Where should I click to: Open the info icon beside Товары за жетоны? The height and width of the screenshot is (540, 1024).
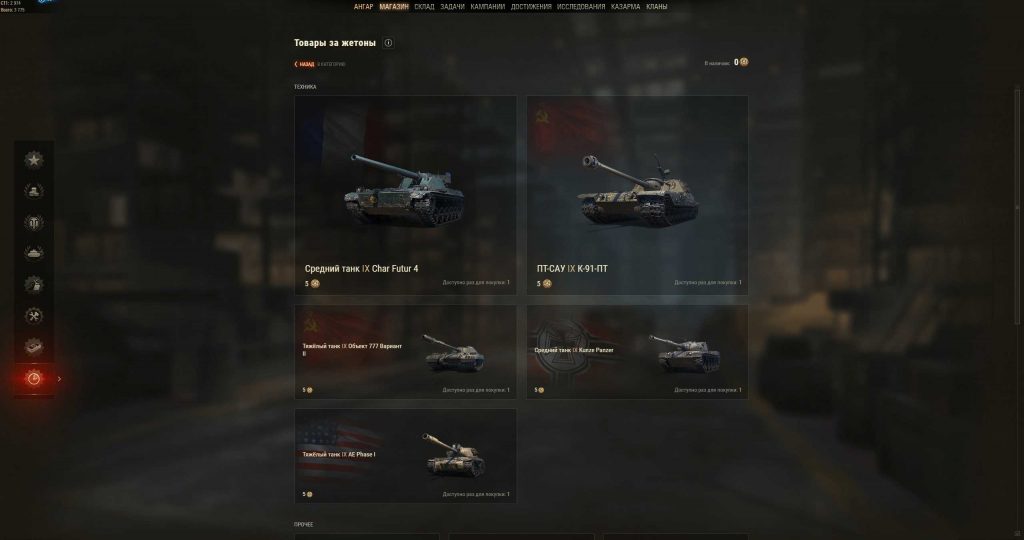[388, 43]
